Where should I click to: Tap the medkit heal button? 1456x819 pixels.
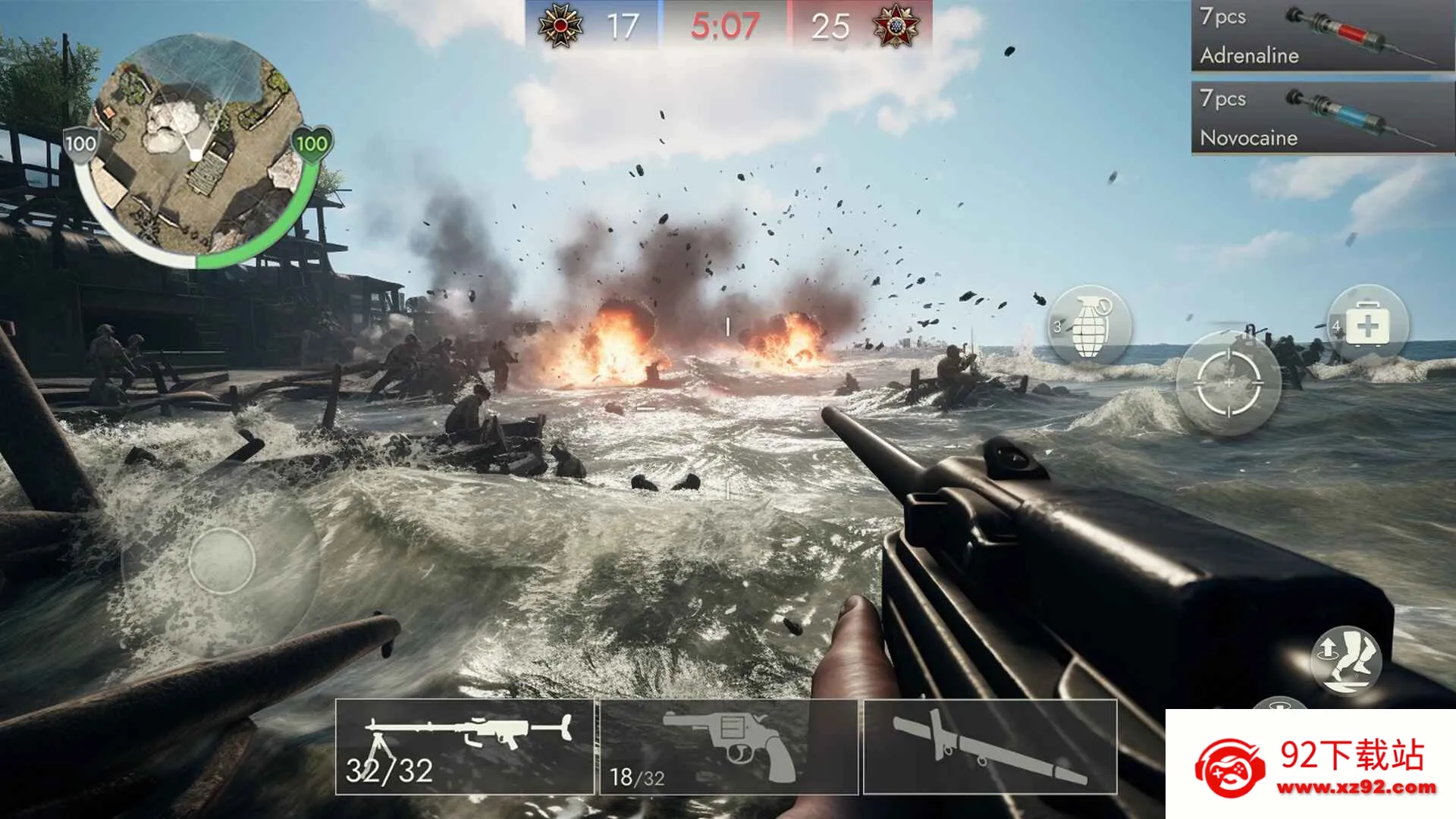pos(1367,326)
